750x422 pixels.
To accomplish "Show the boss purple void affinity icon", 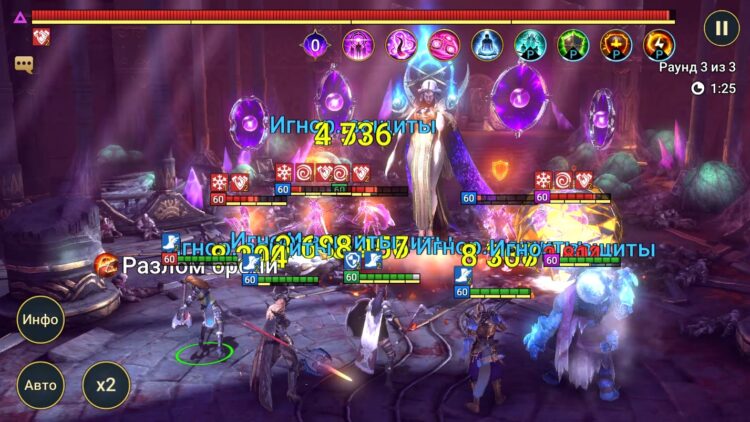I will point(19,17).
